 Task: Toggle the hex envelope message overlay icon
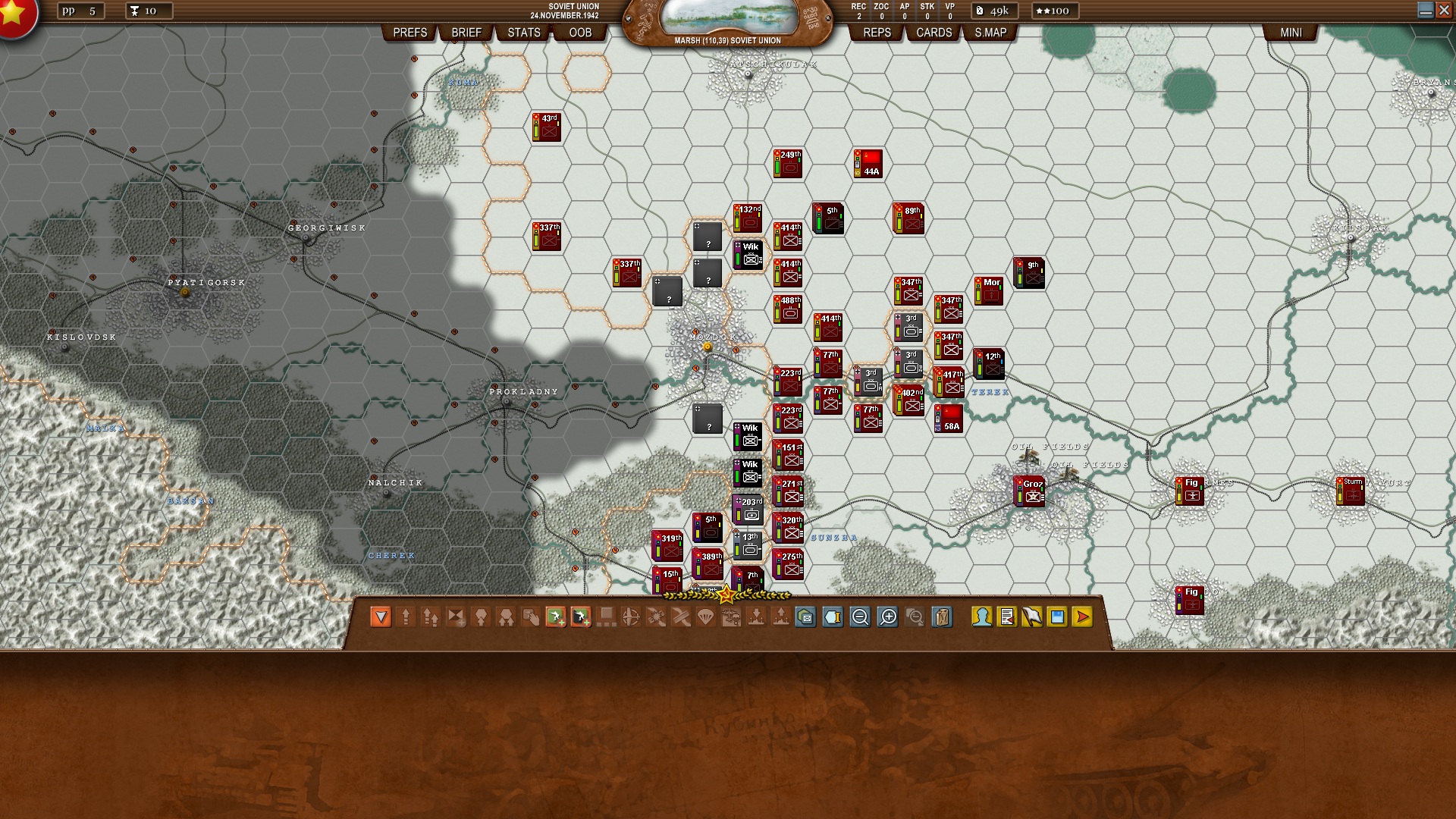(x=804, y=618)
